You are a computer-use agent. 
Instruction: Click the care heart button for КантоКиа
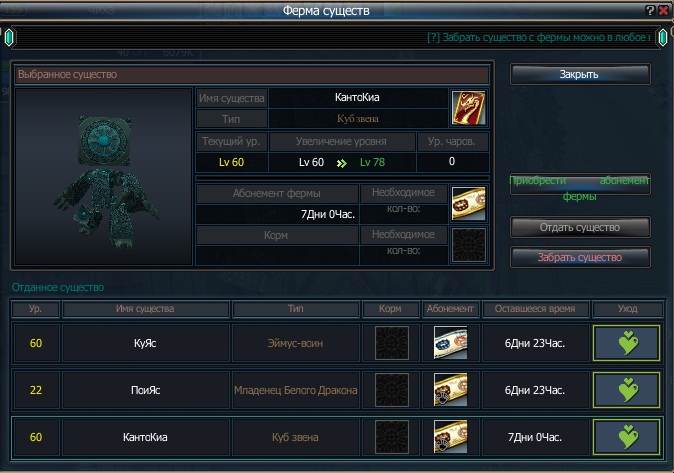point(626,437)
